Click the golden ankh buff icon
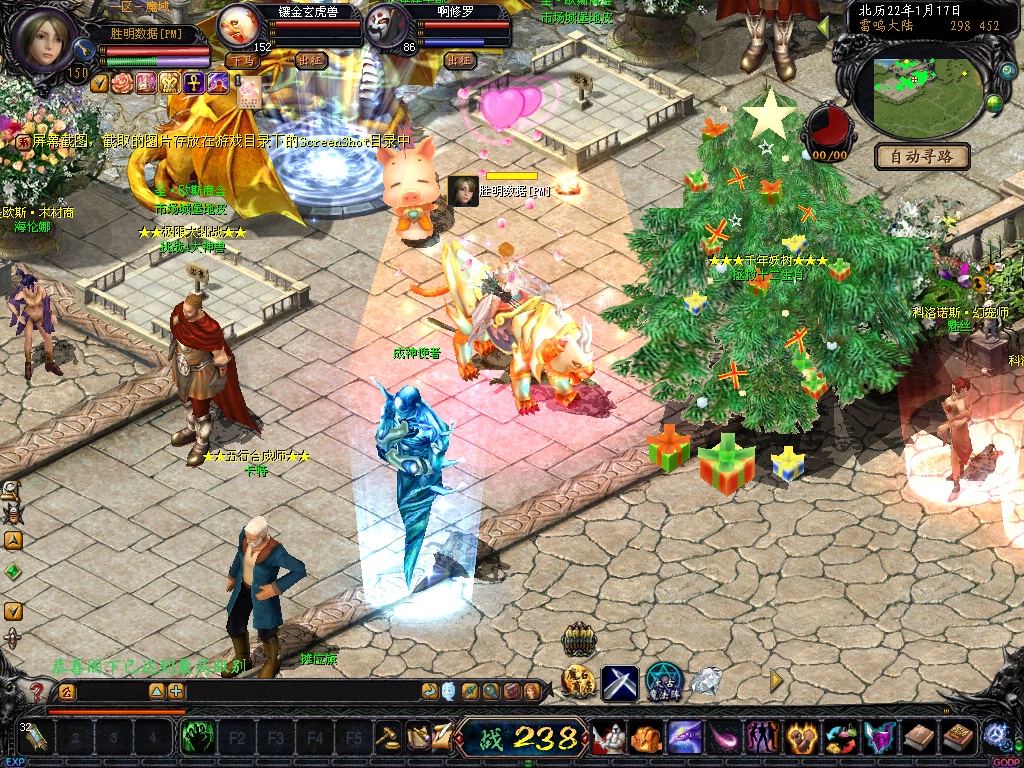Screen dimensions: 1024x768 coord(193,83)
